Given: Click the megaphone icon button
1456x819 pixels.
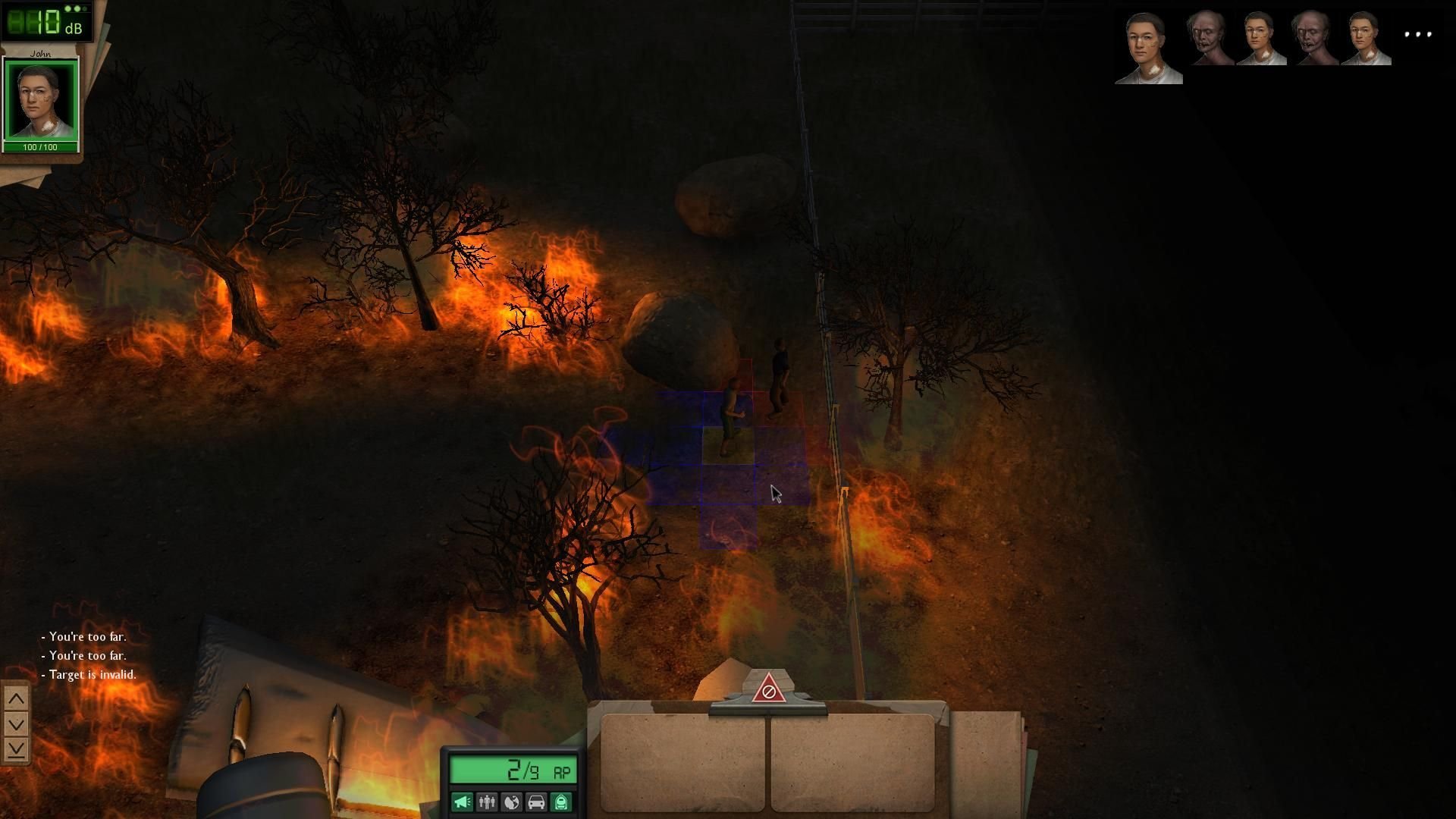Looking at the screenshot, I should 462,802.
